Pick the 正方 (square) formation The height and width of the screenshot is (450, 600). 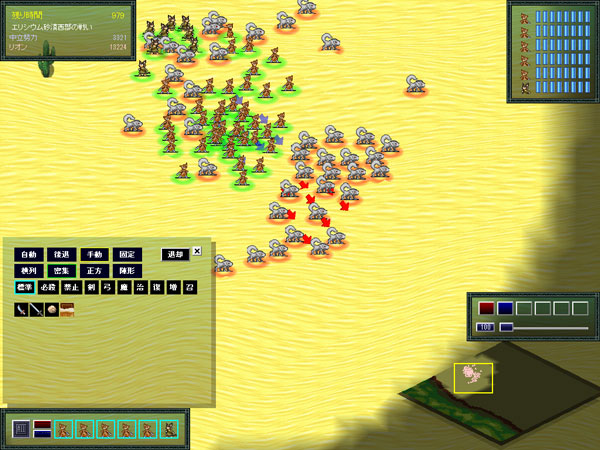[x=93, y=271]
